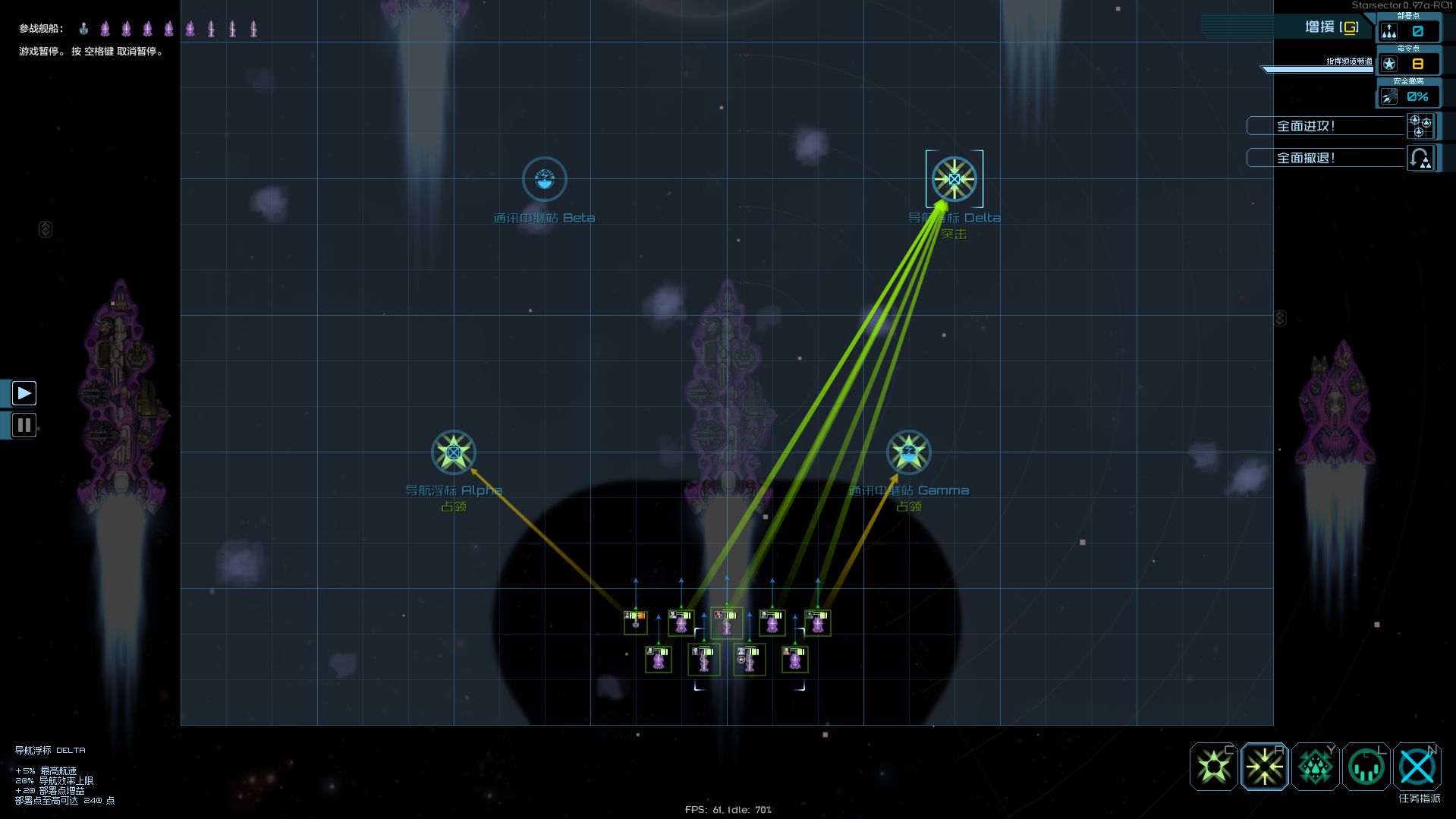This screenshot has width=1456, height=819.
Task: Select the Capture (C) objective command icon
Action: [x=1213, y=767]
